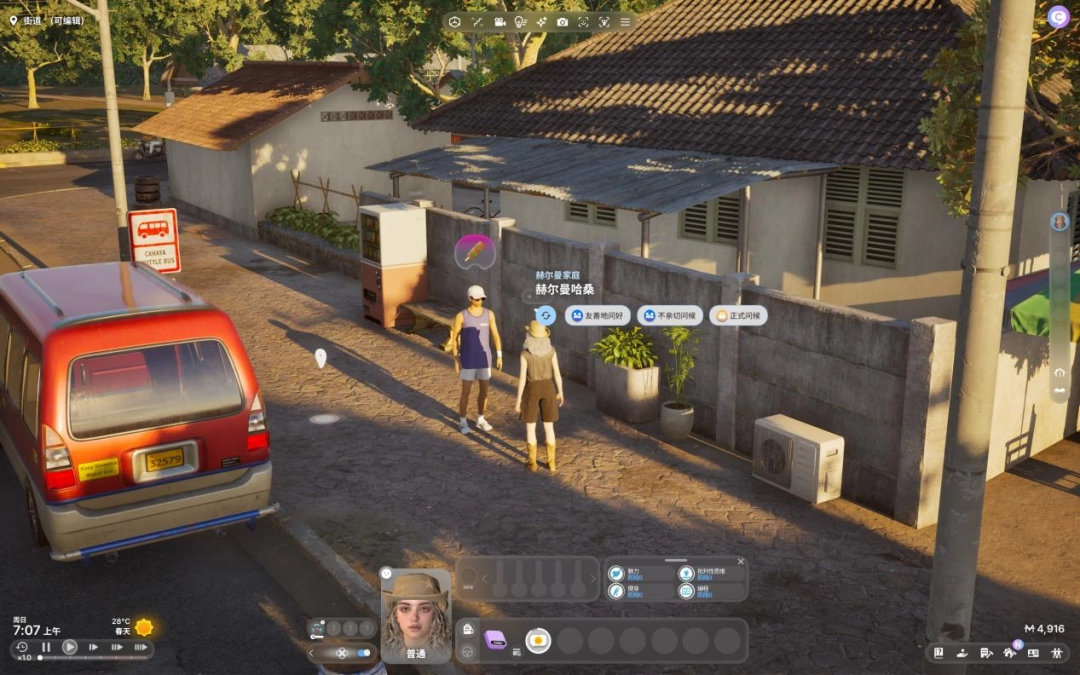The height and width of the screenshot is (675, 1080).
Task: Select the 正式问候 greeting option
Action: (739, 316)
